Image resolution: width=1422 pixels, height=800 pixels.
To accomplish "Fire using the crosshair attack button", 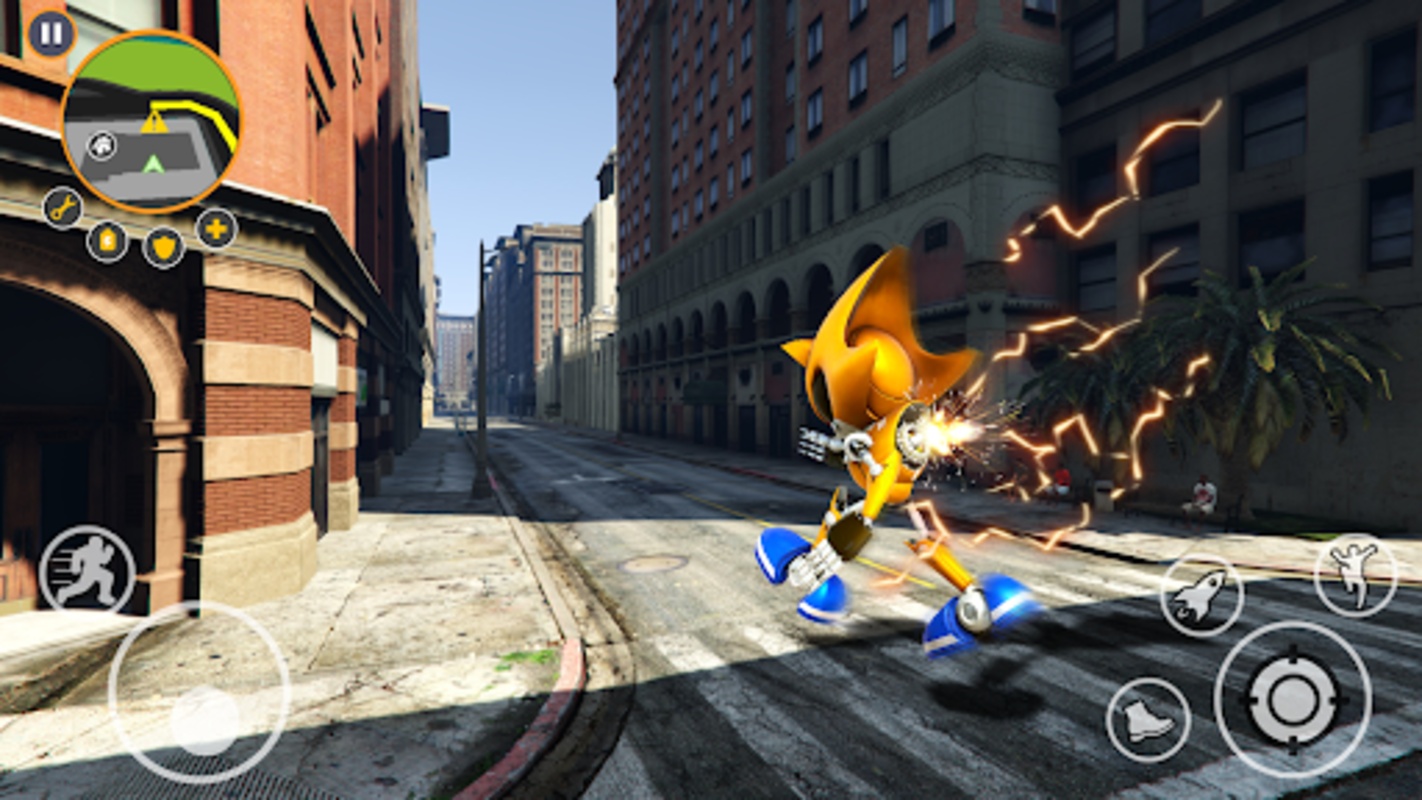I will [x=1292, y=699].
